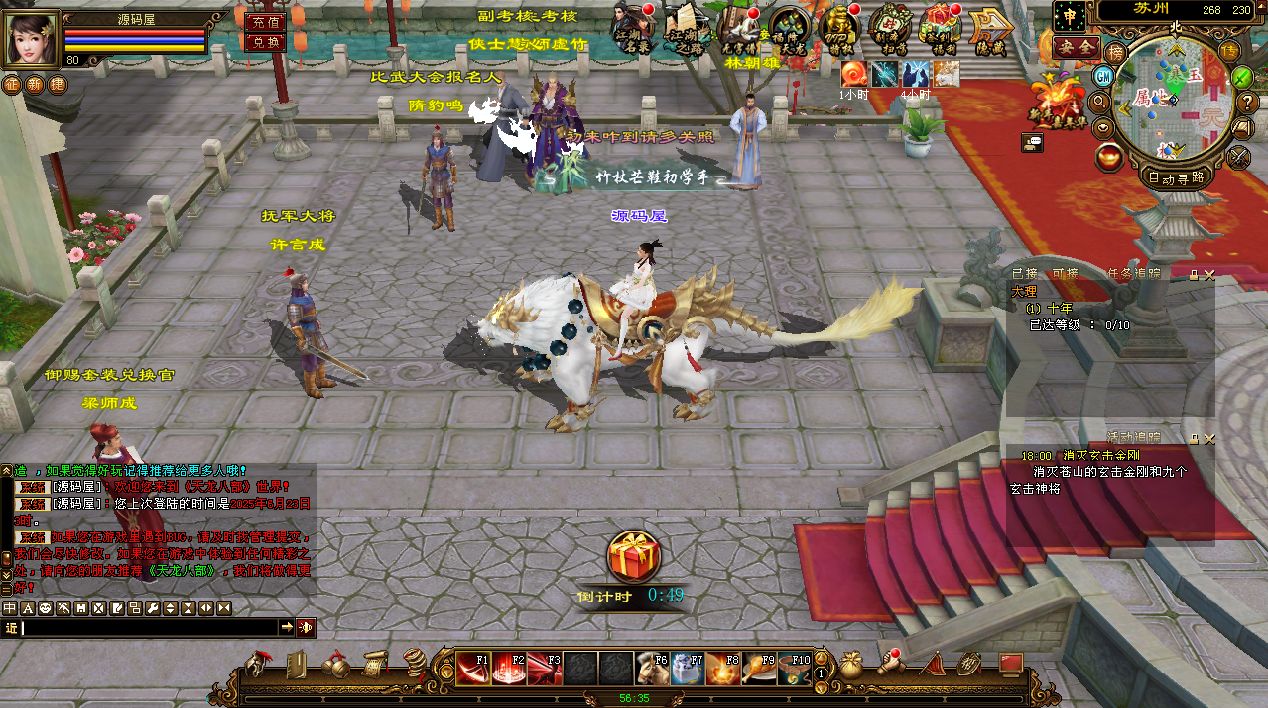Close the 活动追踪 activity tracker panel
1268x708 pixels.
pyautogui.click(x=1209, y=438)
